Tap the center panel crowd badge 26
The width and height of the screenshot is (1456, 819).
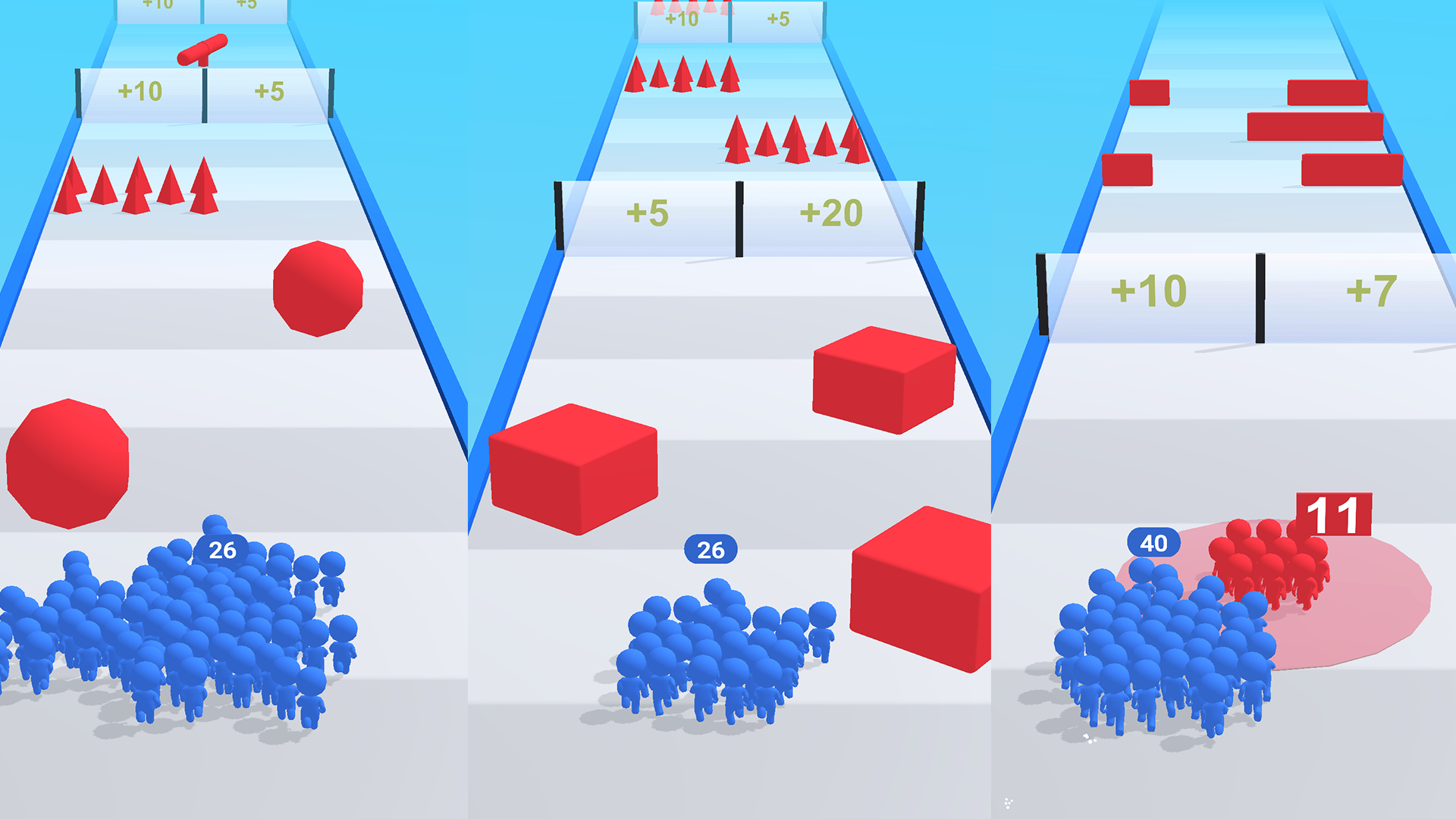tap(710, 549)
